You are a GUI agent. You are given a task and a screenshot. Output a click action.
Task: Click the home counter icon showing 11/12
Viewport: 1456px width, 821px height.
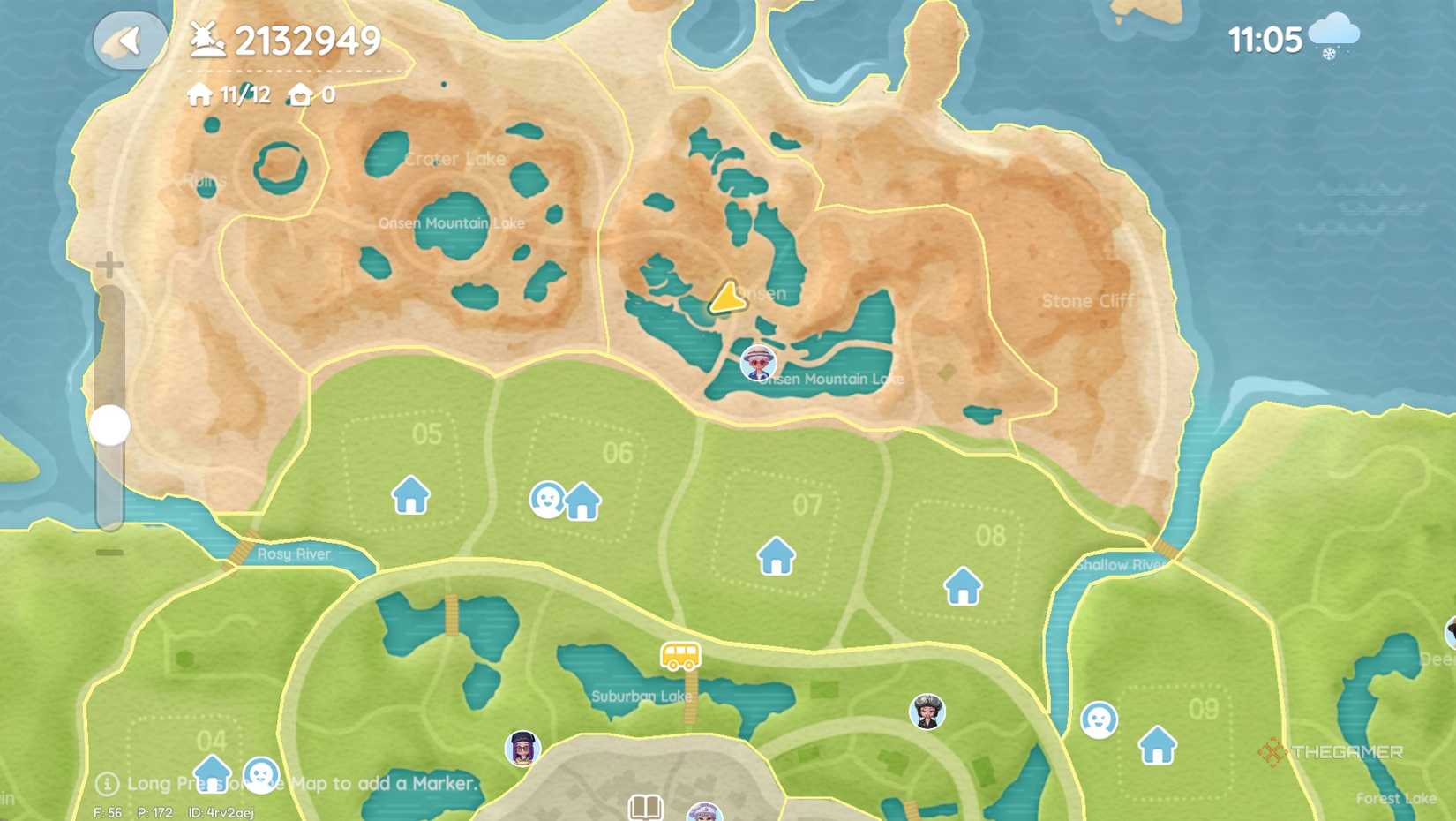[x=199, y=93]
